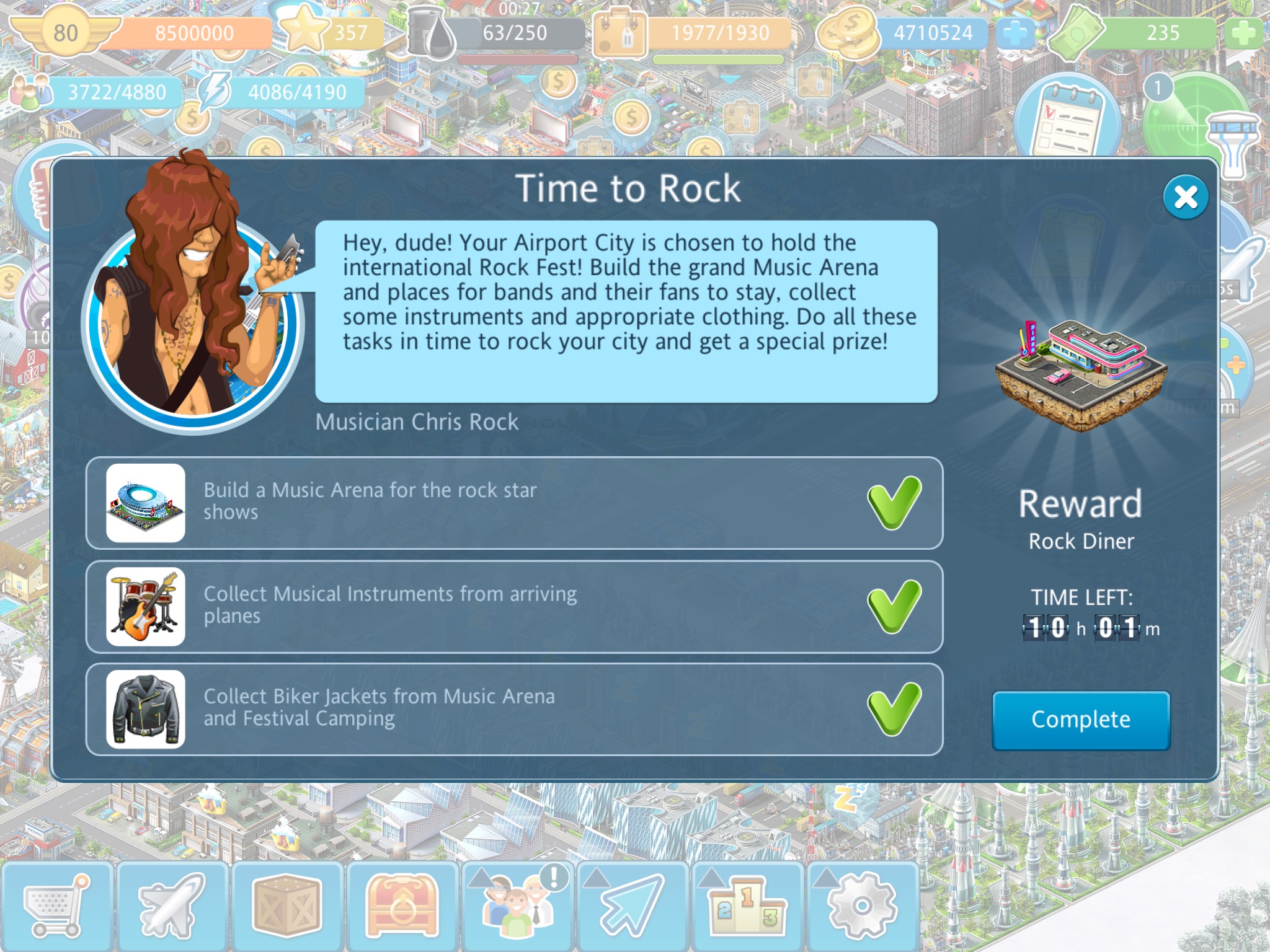The width and height of the screenshot is (1270, 952).
Task: Add more cash with green plus
Action: 1243,33
